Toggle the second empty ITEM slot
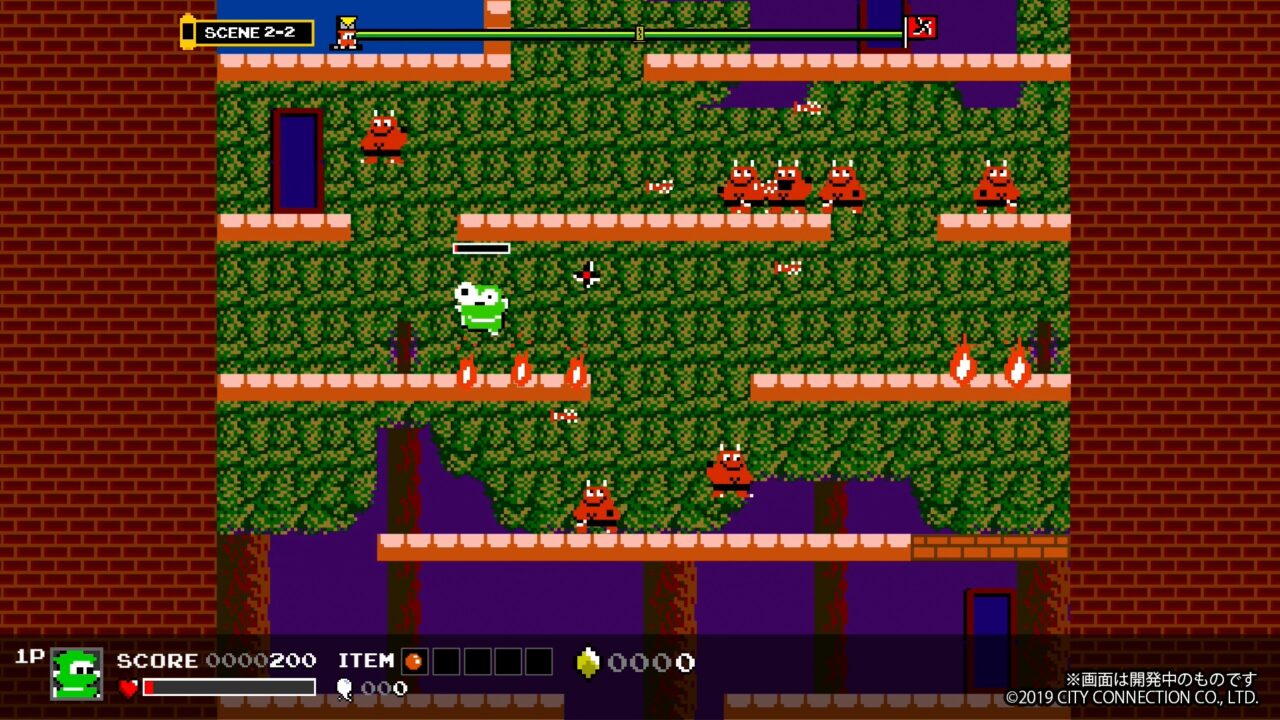Image resolution: width=1280 pixels, height=720 pixels. pos(447,661)
